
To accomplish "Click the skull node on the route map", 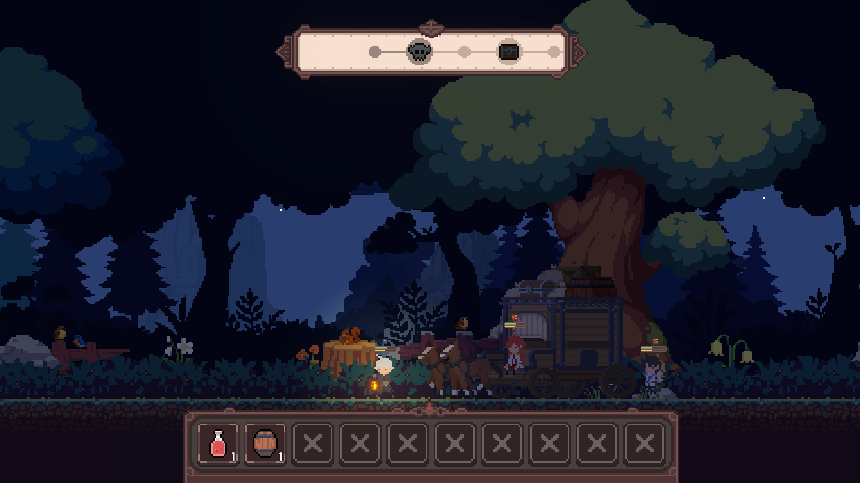I will coord(419,51).
